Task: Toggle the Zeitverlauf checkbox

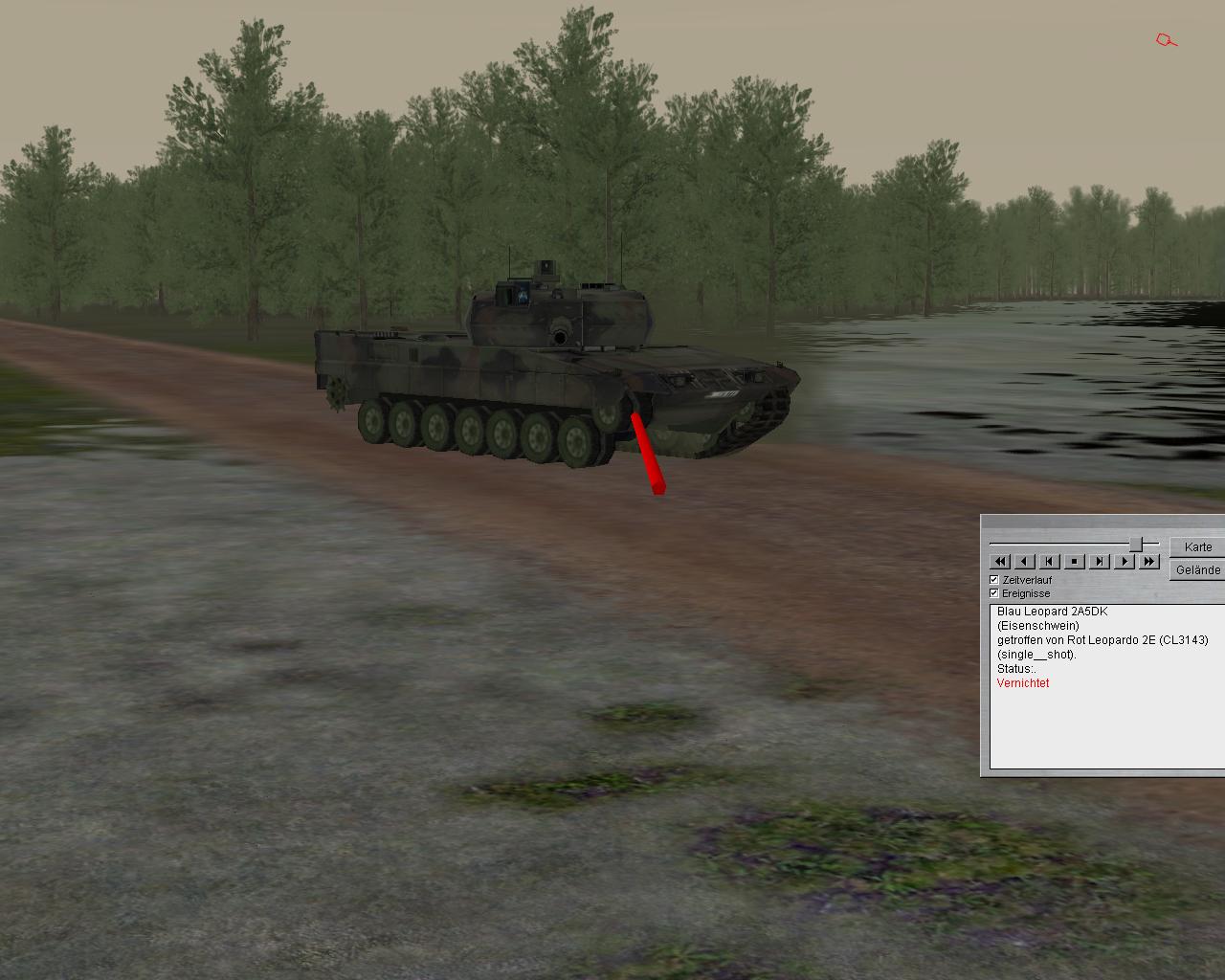Action: click(994, 580)
